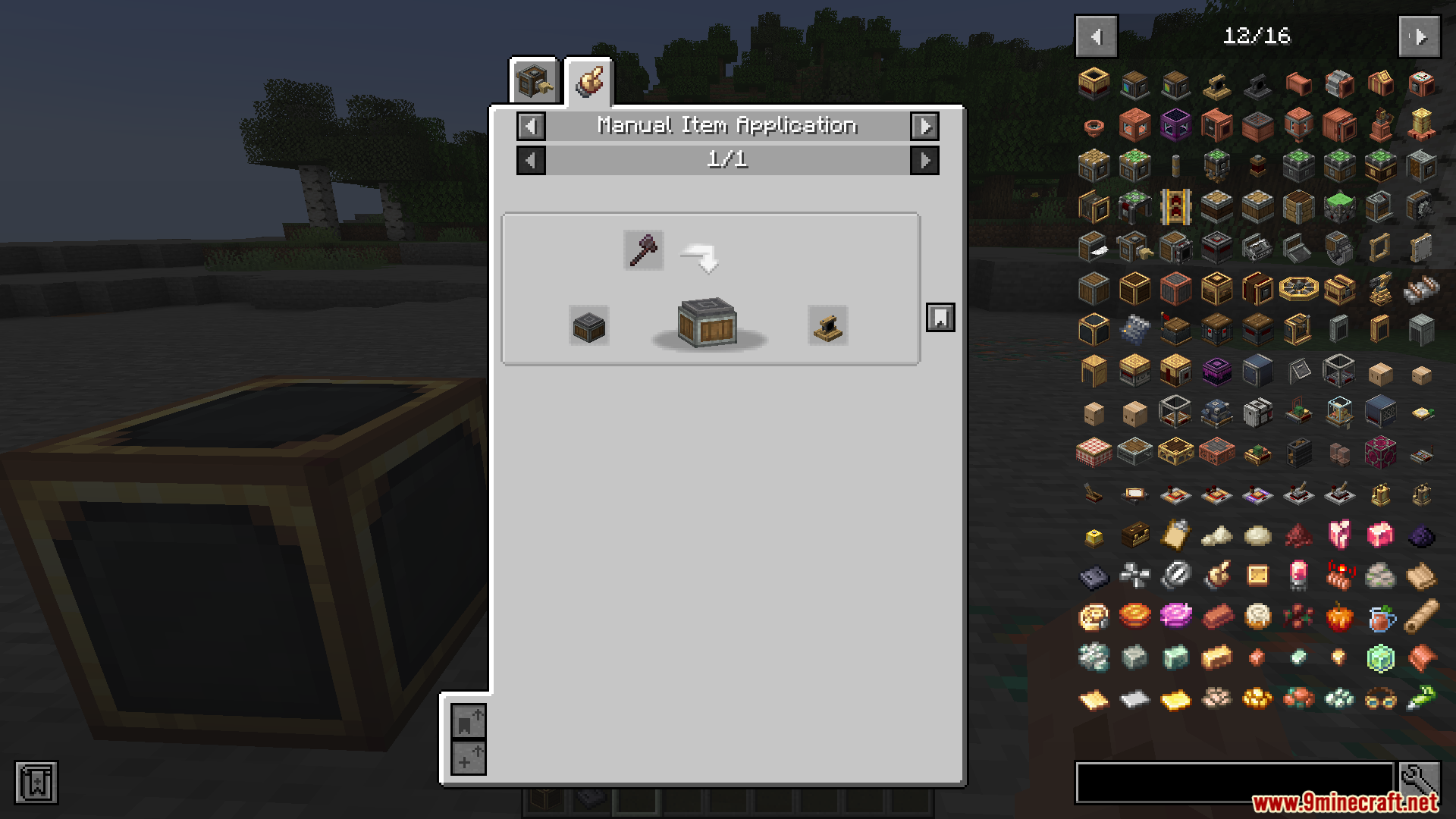
Task: Switch to the Manual Item Application hand tab
Action: (x=588, y=81)
